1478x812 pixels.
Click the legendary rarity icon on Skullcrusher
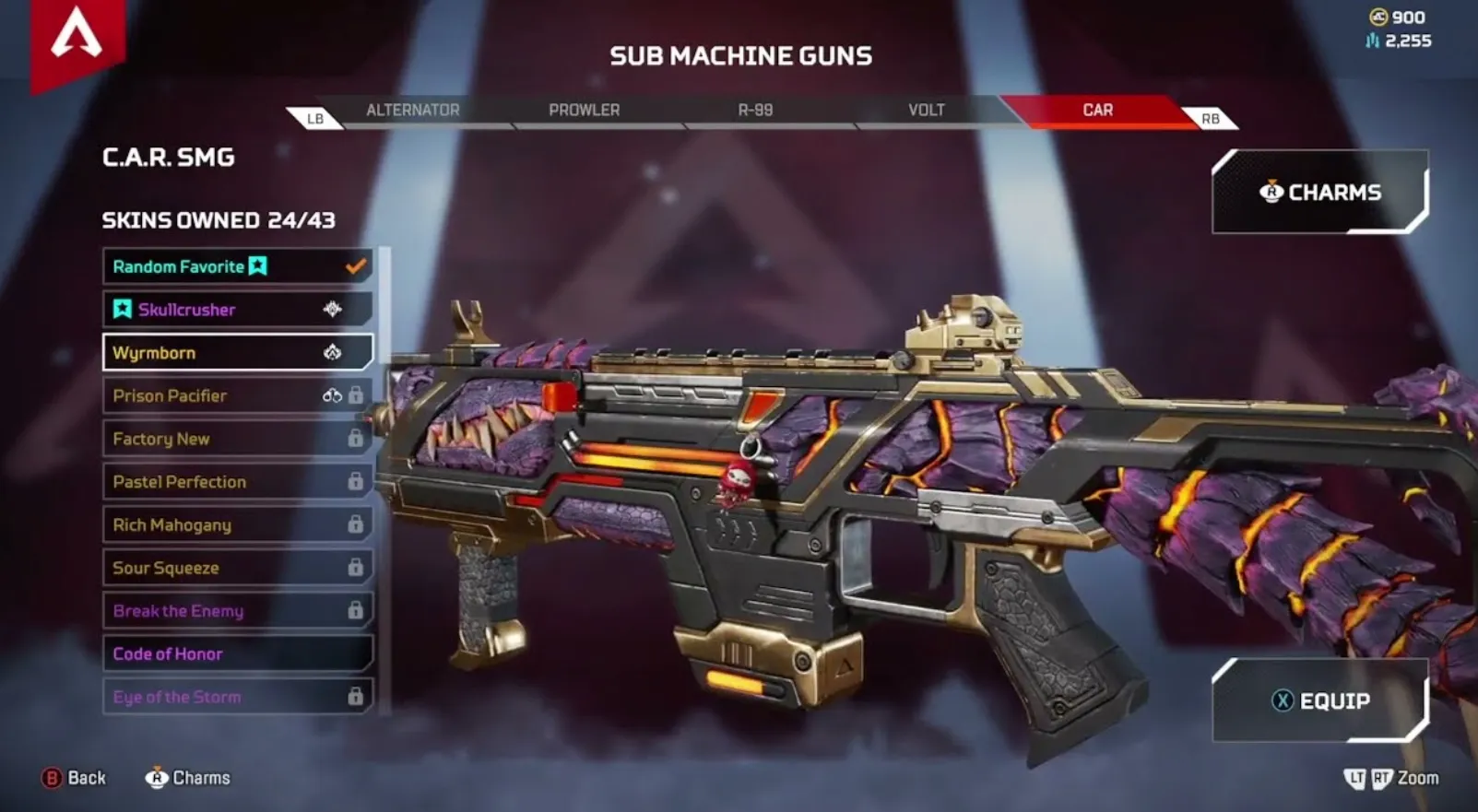tap(331, 310)
